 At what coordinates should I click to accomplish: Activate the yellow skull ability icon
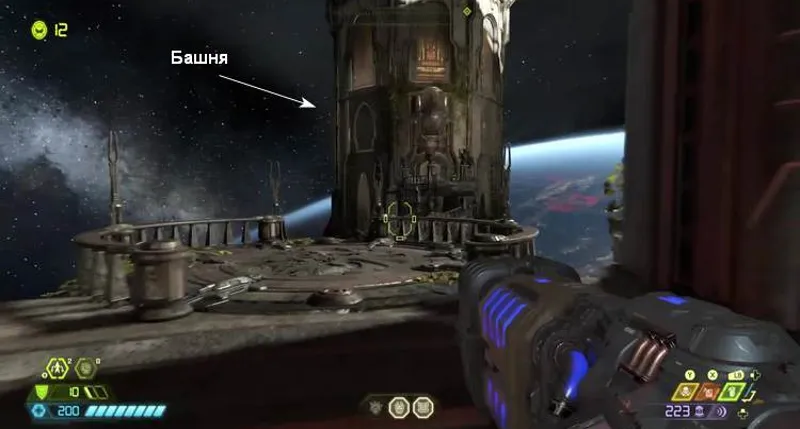(684, 392)
